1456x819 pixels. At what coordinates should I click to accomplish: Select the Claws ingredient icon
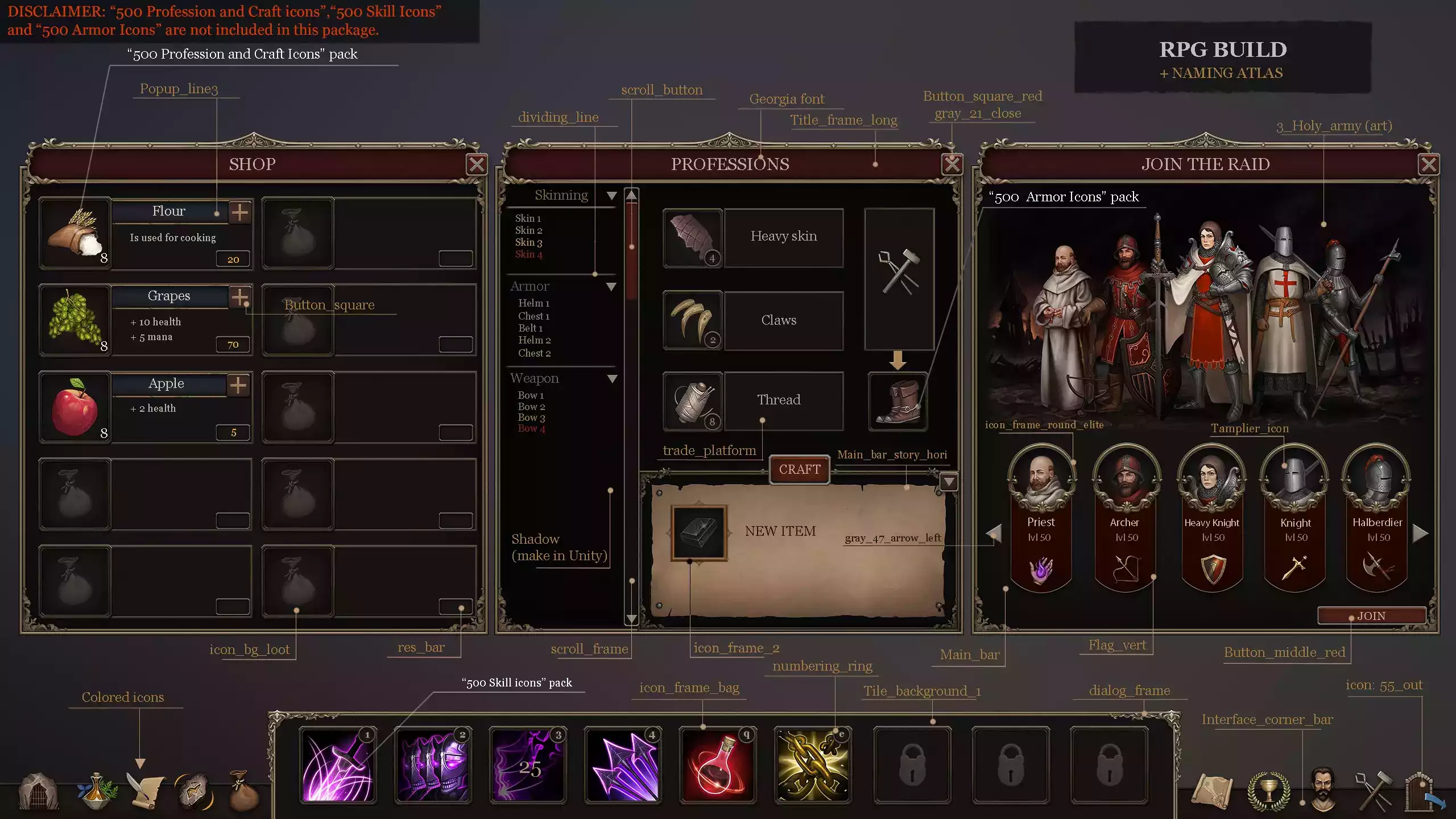[692, 320]
